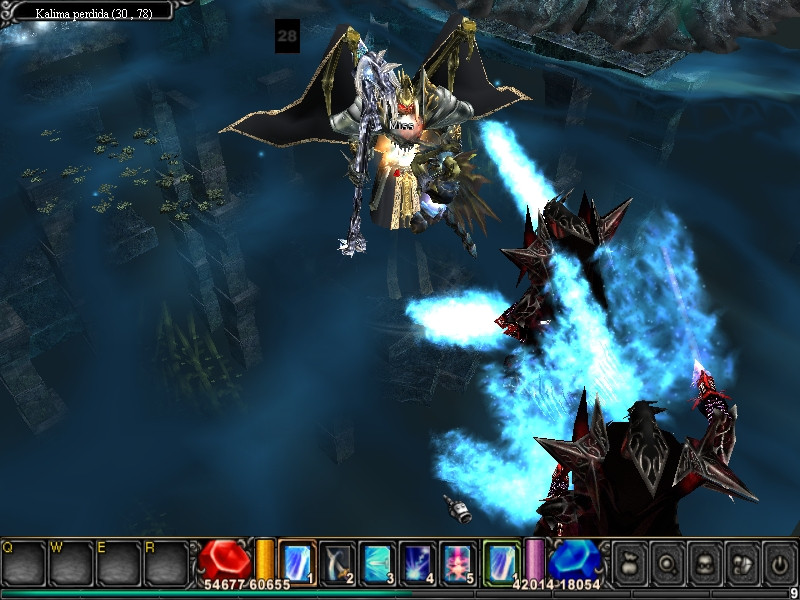Open the character face button
The width and height of the screenshot is (800, 600).
pyautogui.click(x=704, y=563)
